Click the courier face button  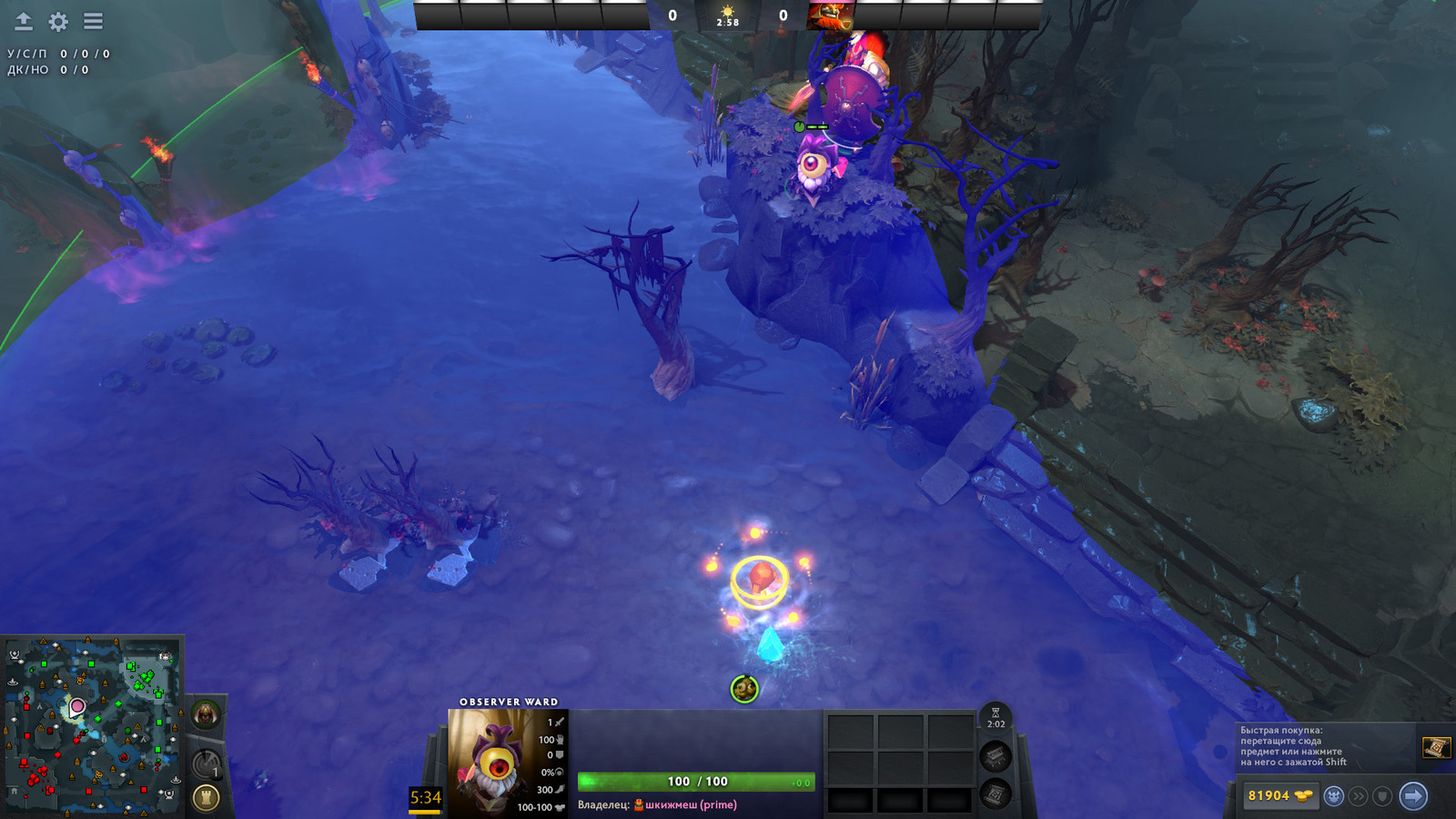(1334, 796)
